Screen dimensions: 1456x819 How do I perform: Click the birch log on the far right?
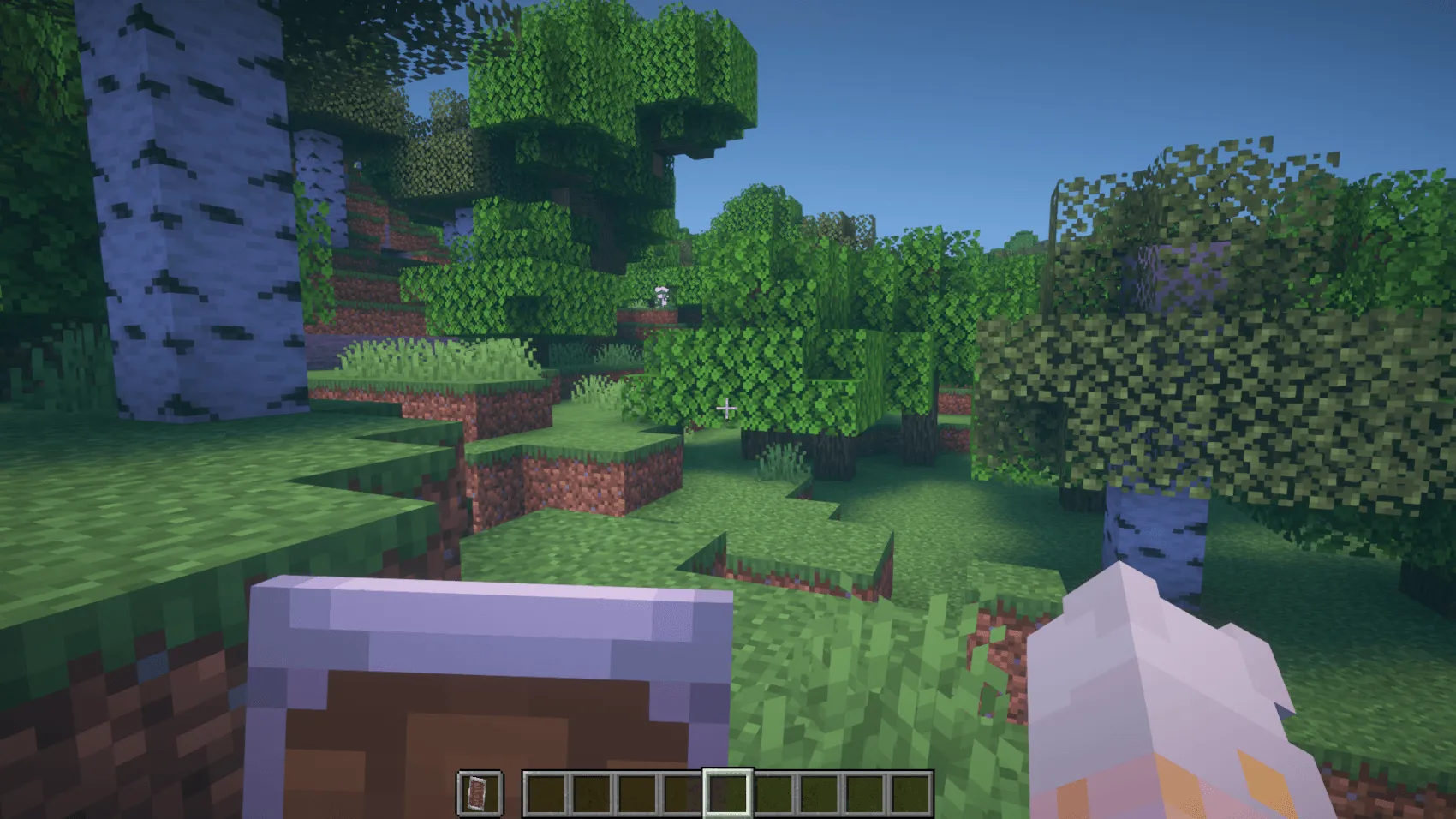click(1156, 540)
